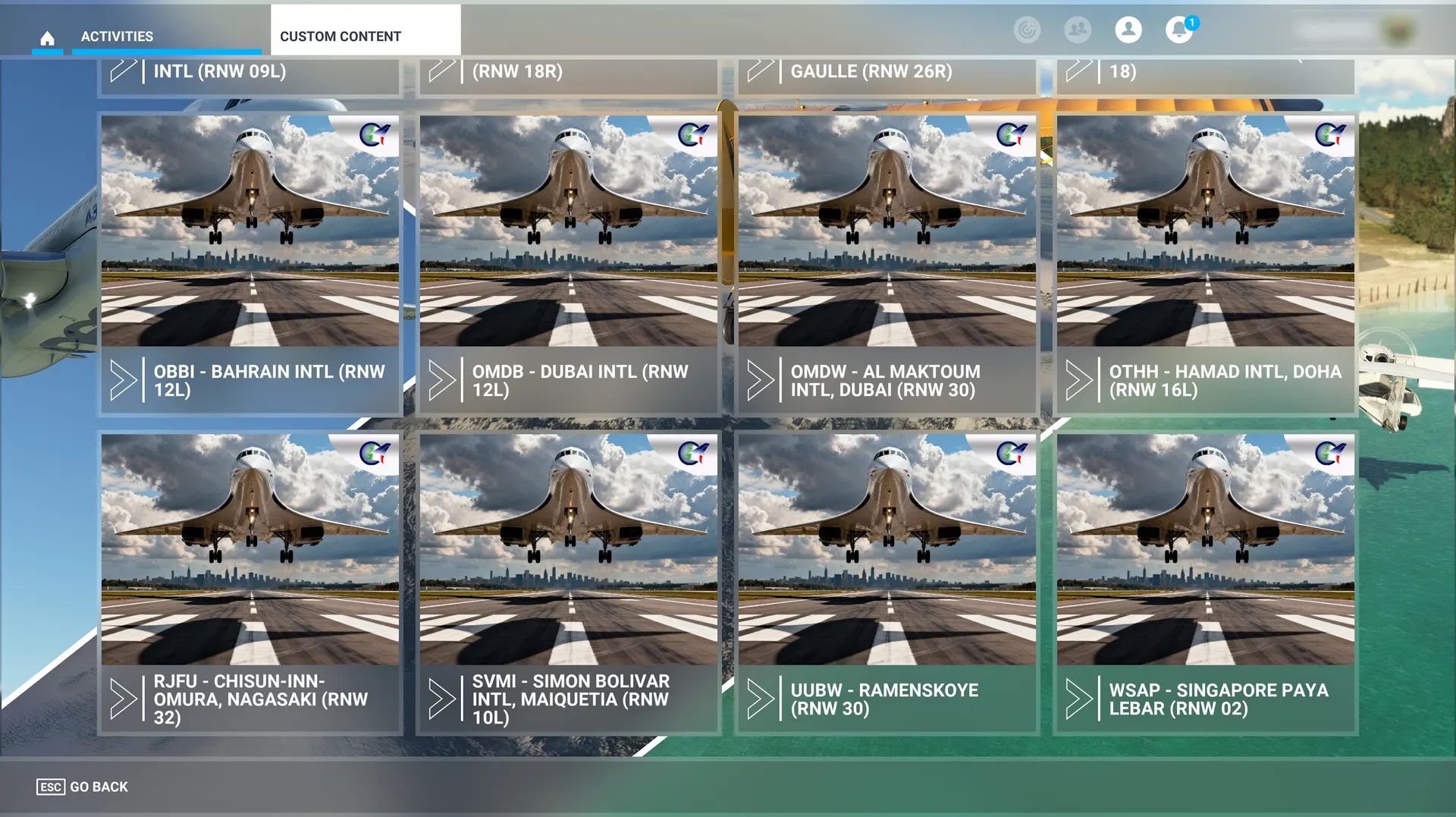The height and width of the screenshot is (817, 1456).
Task: Choose the Intl (RNW 09L) activity tile
Action: point(250,74)
